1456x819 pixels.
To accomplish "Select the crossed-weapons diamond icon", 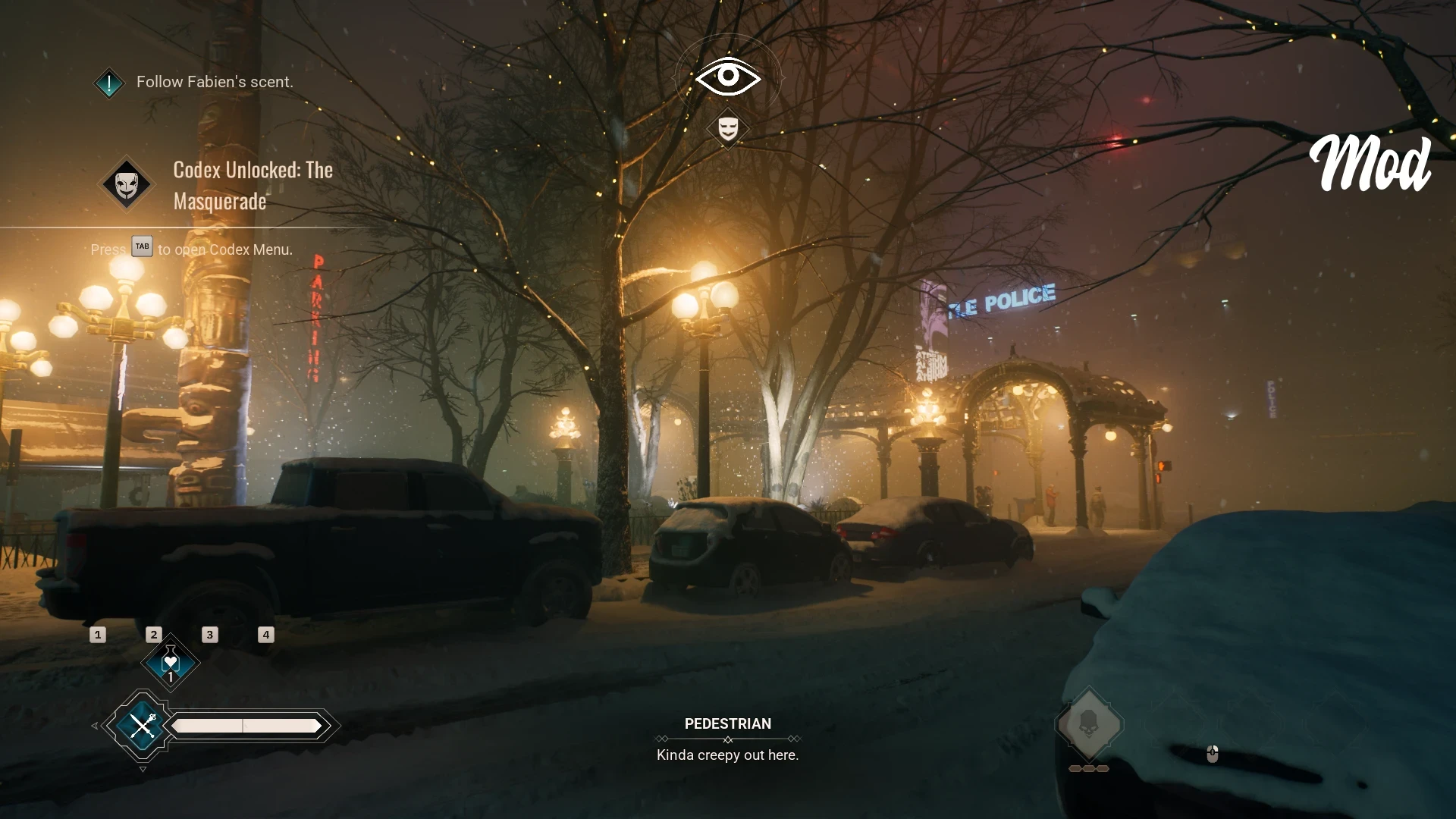I will tap(142, 726).
